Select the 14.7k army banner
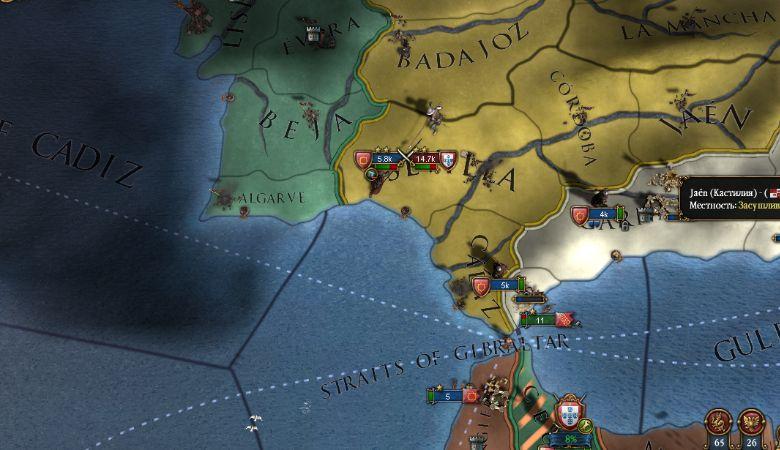This screenshot has height=450, width=780. pyautogui.click(x=426, y=158)
